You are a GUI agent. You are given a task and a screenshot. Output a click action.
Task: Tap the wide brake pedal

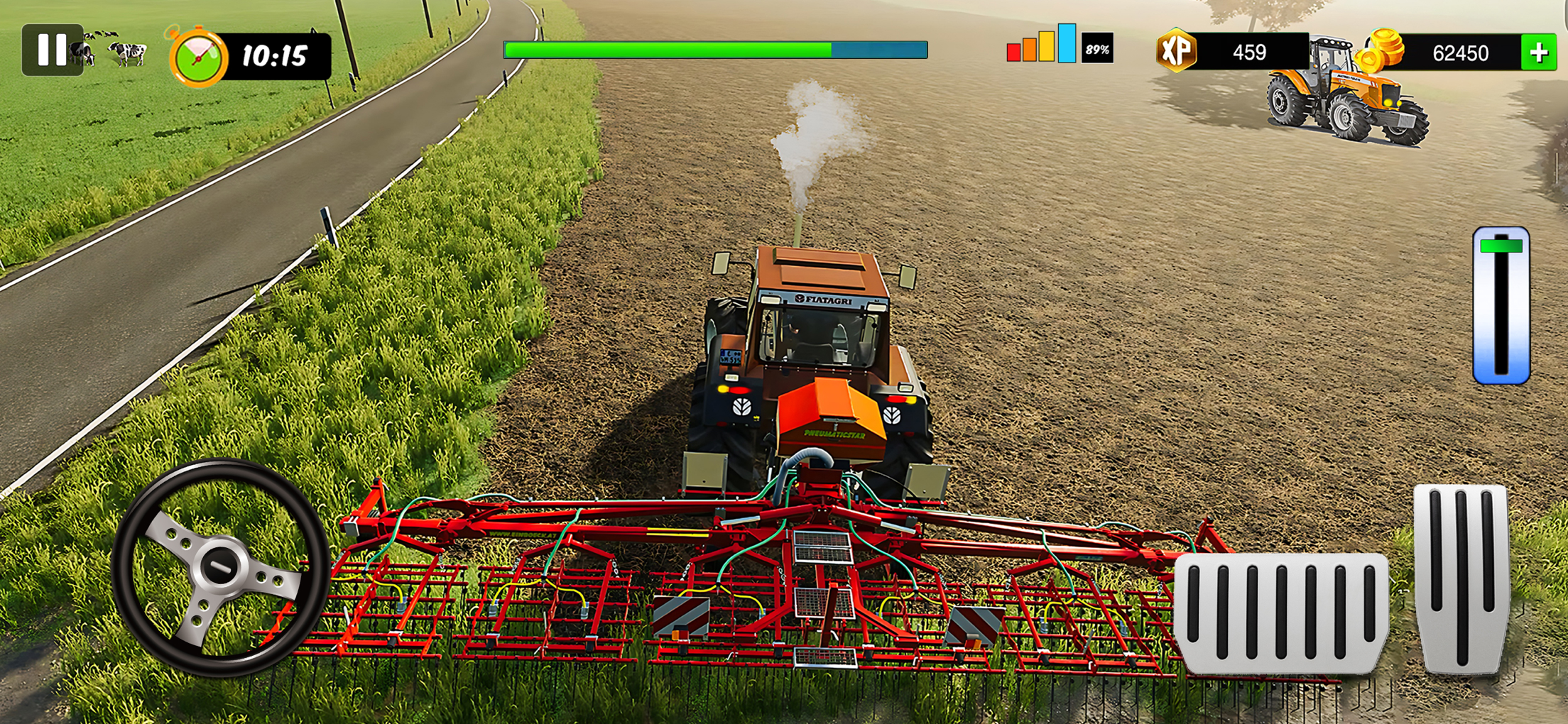(x=1281, y=612)
